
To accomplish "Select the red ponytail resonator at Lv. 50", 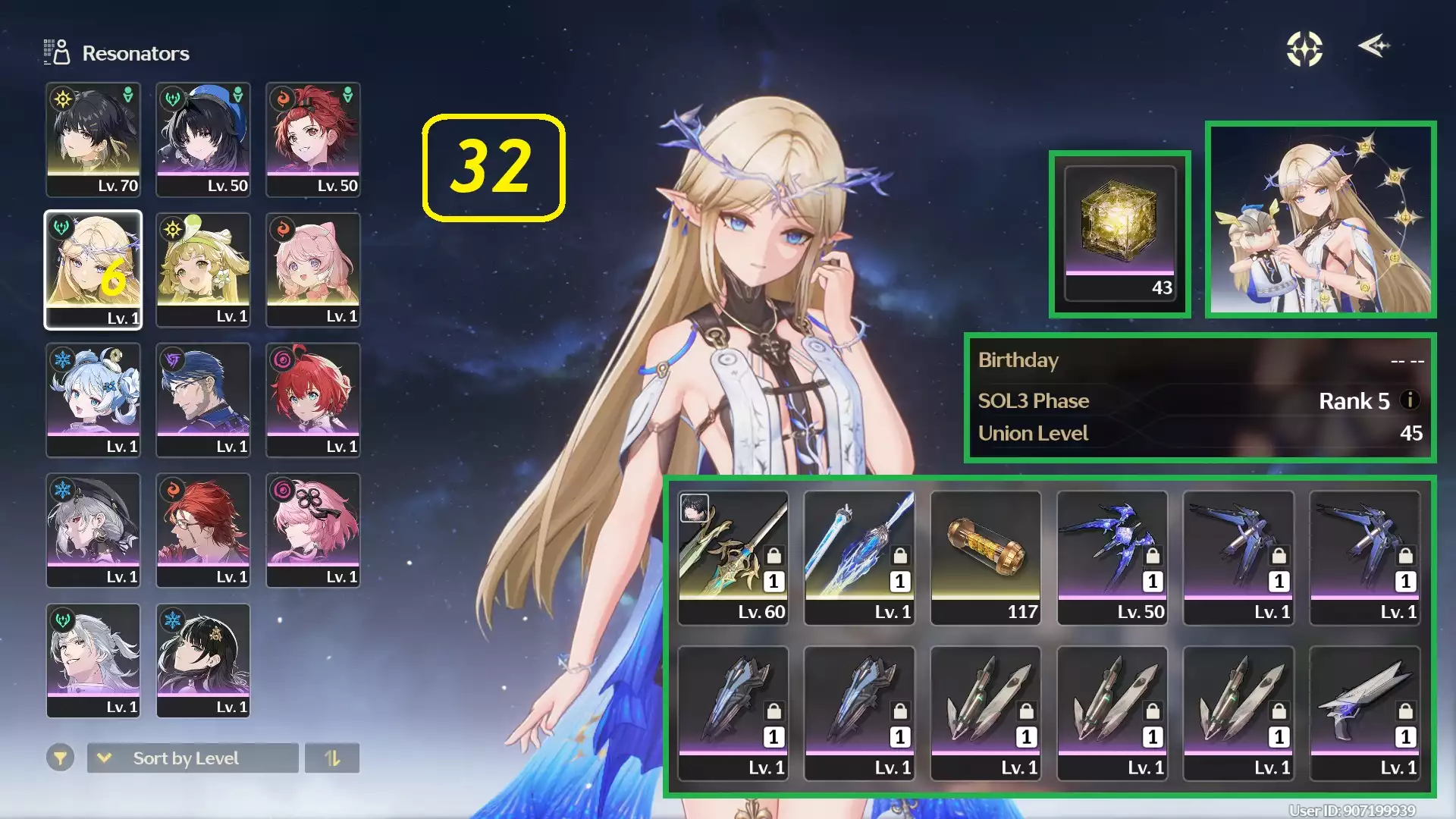I will (313, 140).
